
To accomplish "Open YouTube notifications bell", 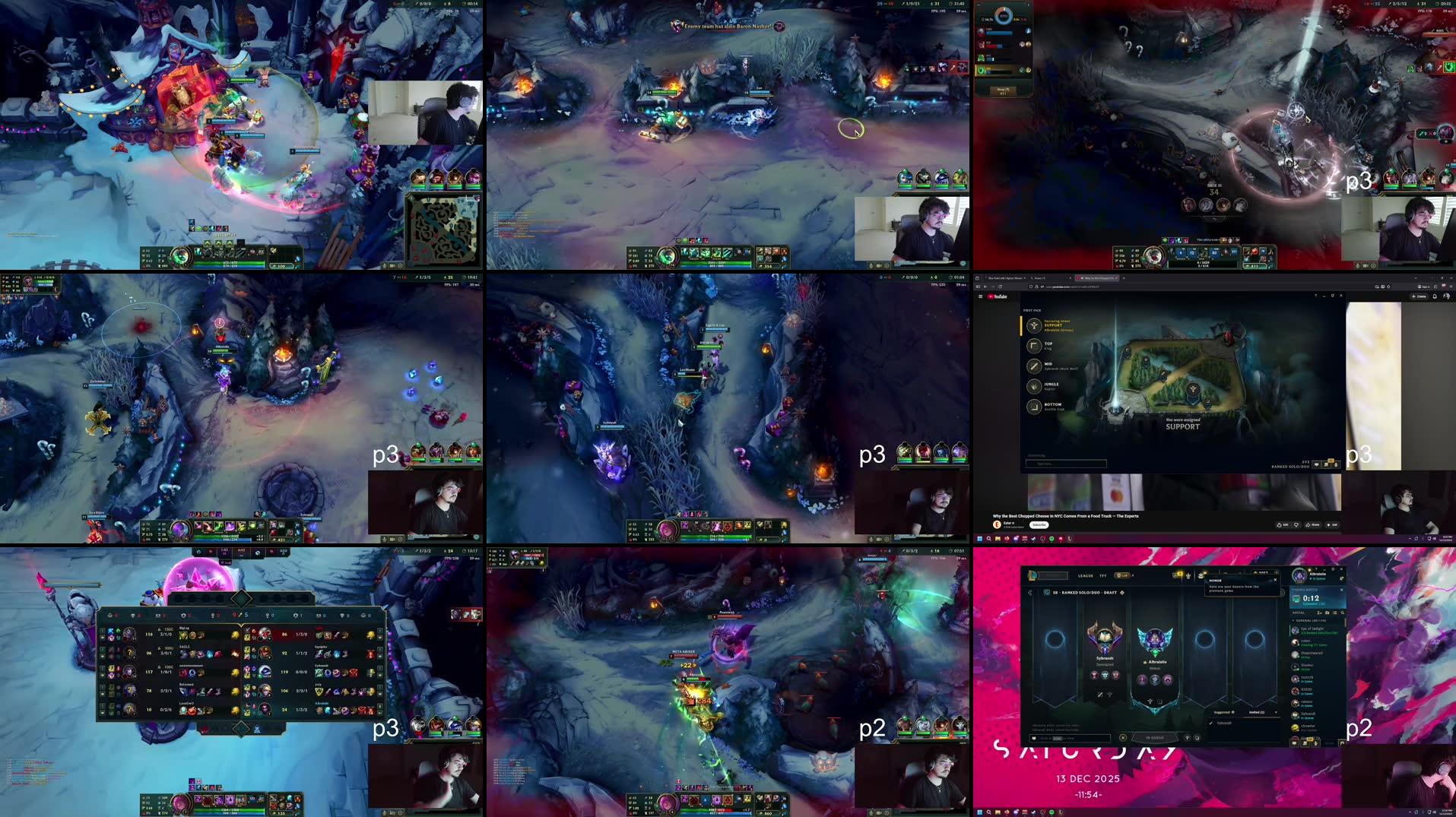I will click(x=1434, y=296).
